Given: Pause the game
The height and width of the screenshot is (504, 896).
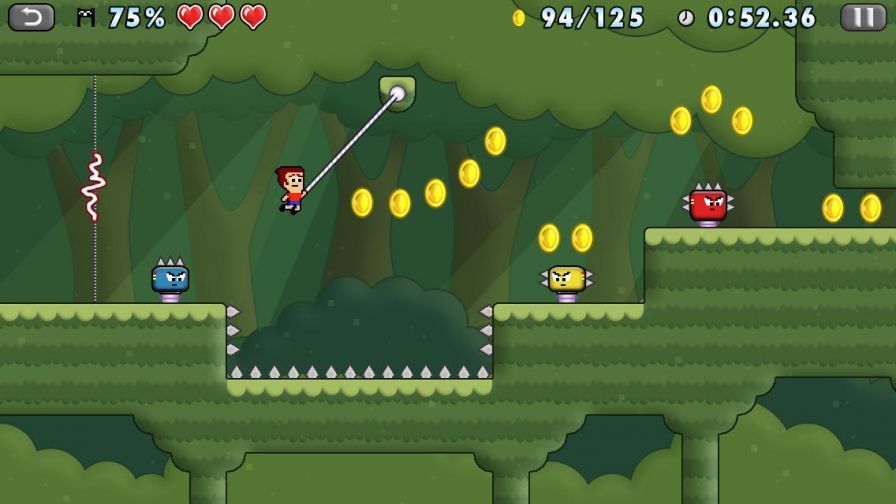Looking at the screenshot, I should (863, 17).
